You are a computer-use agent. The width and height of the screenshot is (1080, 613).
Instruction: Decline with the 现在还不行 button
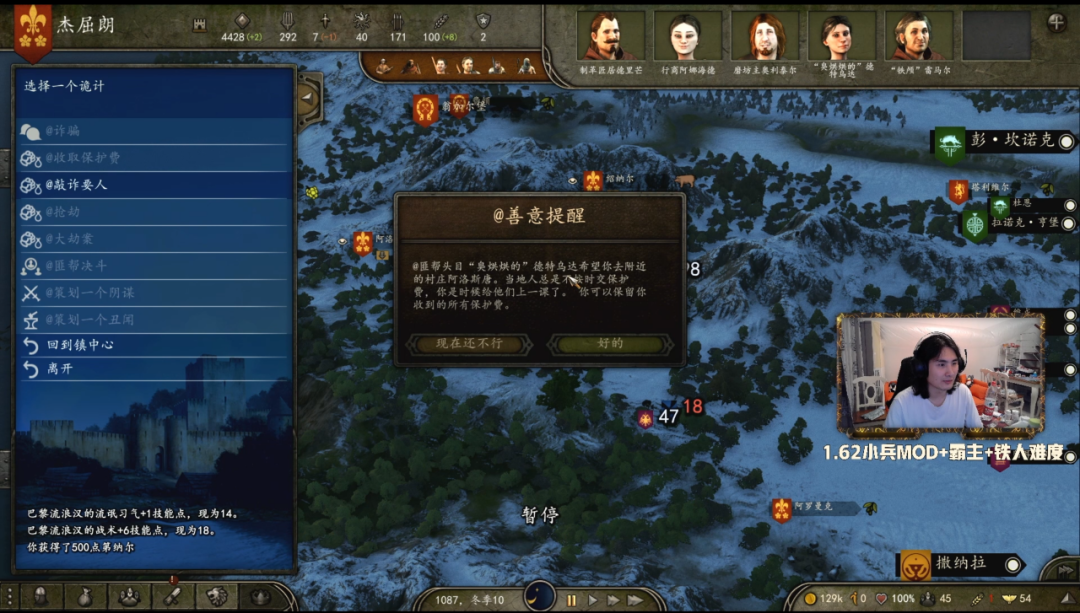click(x=469, y=344)
